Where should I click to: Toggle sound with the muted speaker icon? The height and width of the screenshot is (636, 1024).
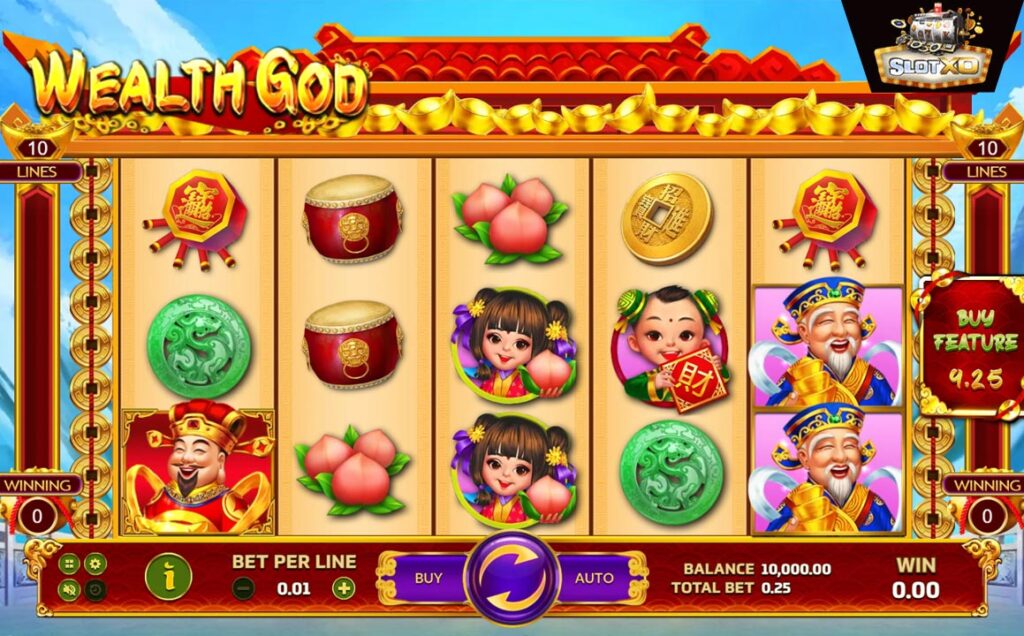(x=70, y=590)
